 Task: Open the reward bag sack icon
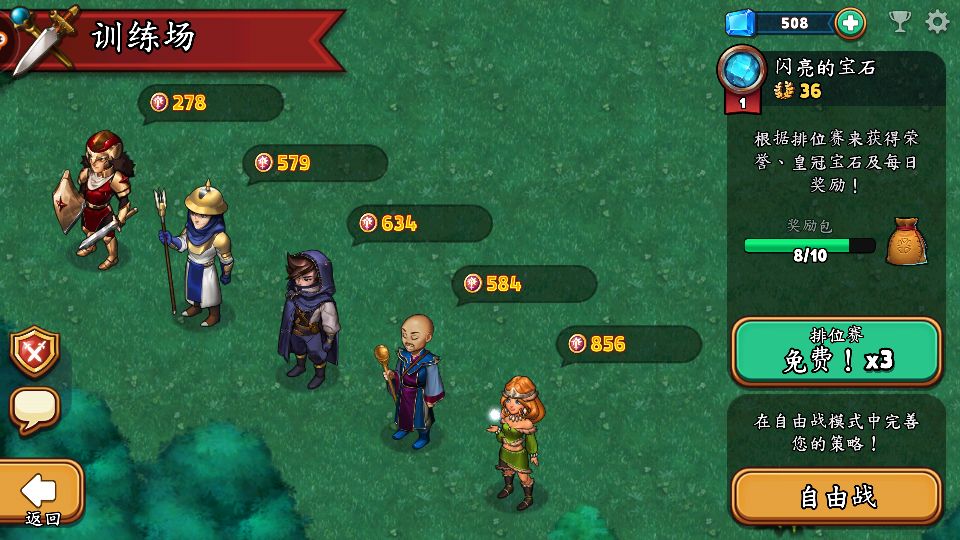(906, 241)
